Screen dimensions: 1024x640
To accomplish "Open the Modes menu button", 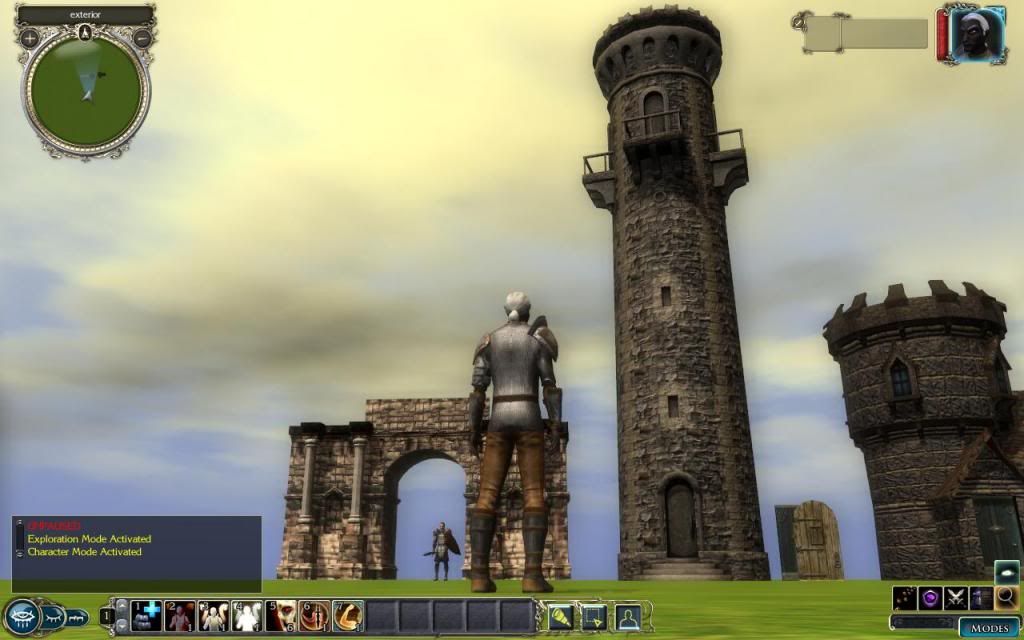I will [988, 628].
